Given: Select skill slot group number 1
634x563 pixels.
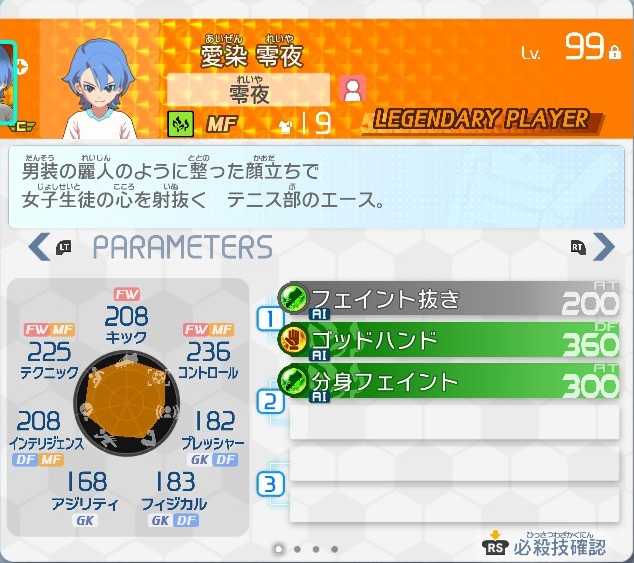Looking at the screenshot, I should click(269, 319).
